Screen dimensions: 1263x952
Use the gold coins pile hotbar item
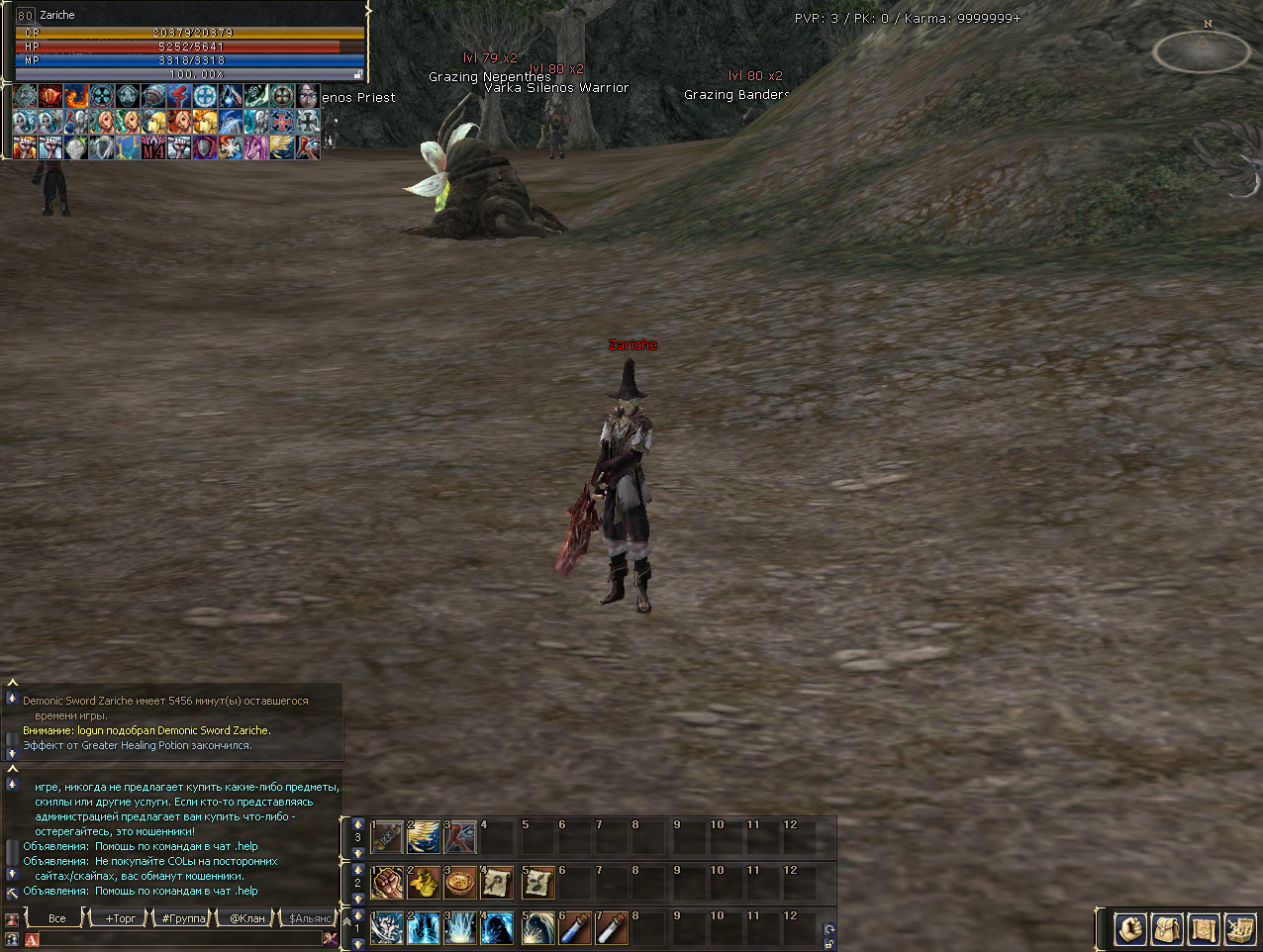(x=424, y=883)
